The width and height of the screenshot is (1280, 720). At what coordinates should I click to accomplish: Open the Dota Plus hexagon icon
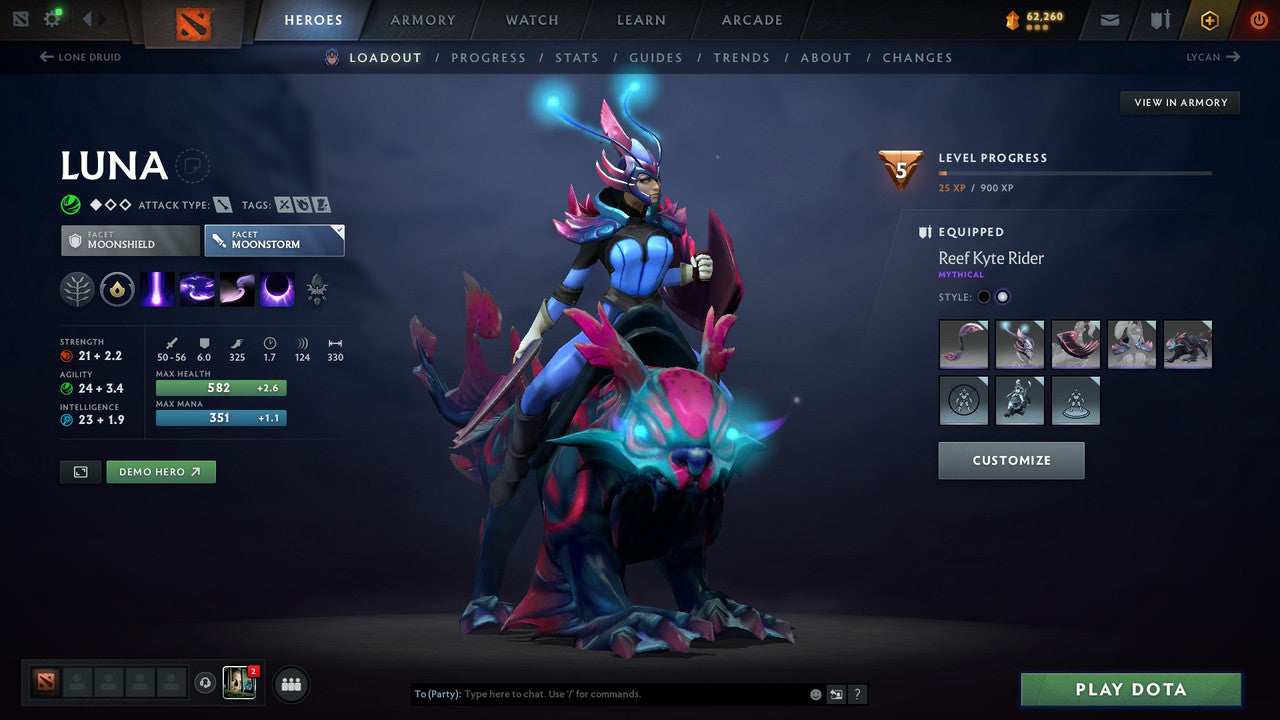click(x=1209, y=19)
